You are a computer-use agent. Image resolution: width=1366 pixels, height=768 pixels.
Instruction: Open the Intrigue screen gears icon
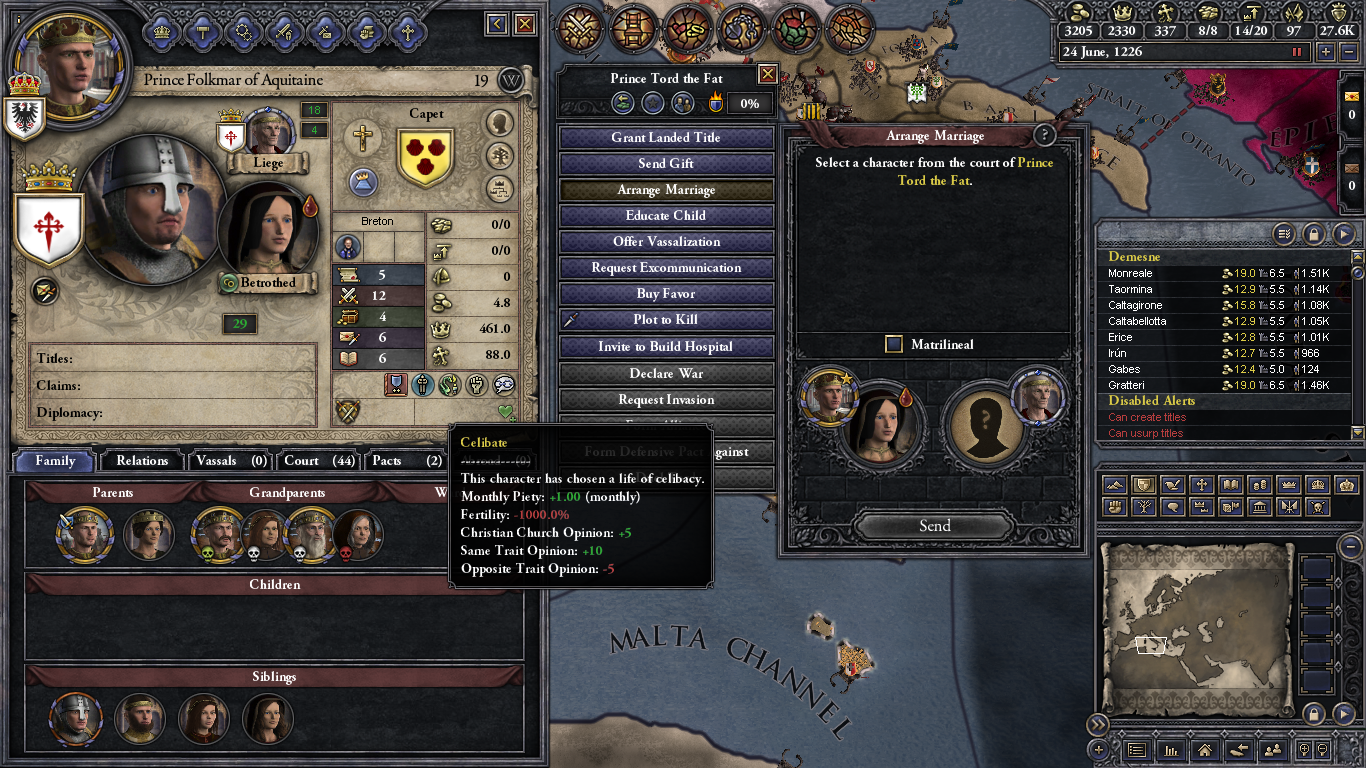(244, 31)
